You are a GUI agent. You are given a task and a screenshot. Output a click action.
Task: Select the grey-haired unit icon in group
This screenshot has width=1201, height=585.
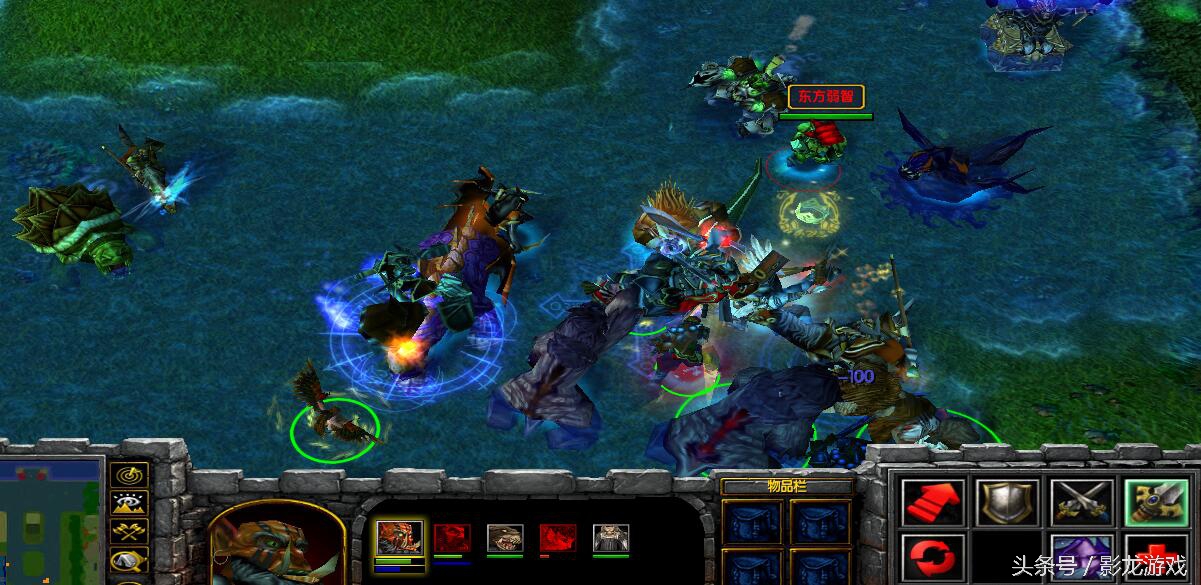(610, 539)
